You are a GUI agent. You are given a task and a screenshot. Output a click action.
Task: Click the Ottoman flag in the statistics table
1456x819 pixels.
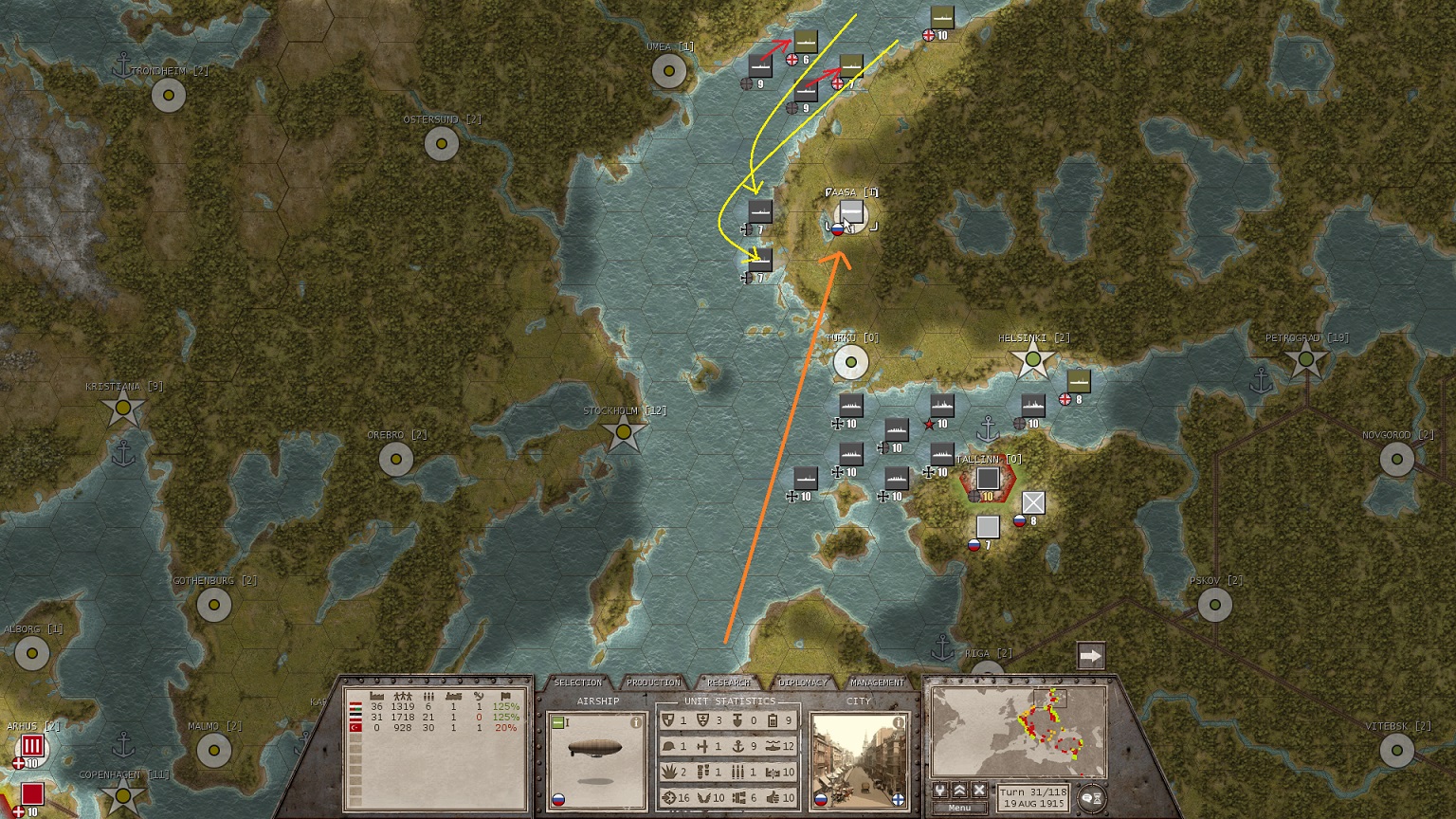(x=355, y=728)
